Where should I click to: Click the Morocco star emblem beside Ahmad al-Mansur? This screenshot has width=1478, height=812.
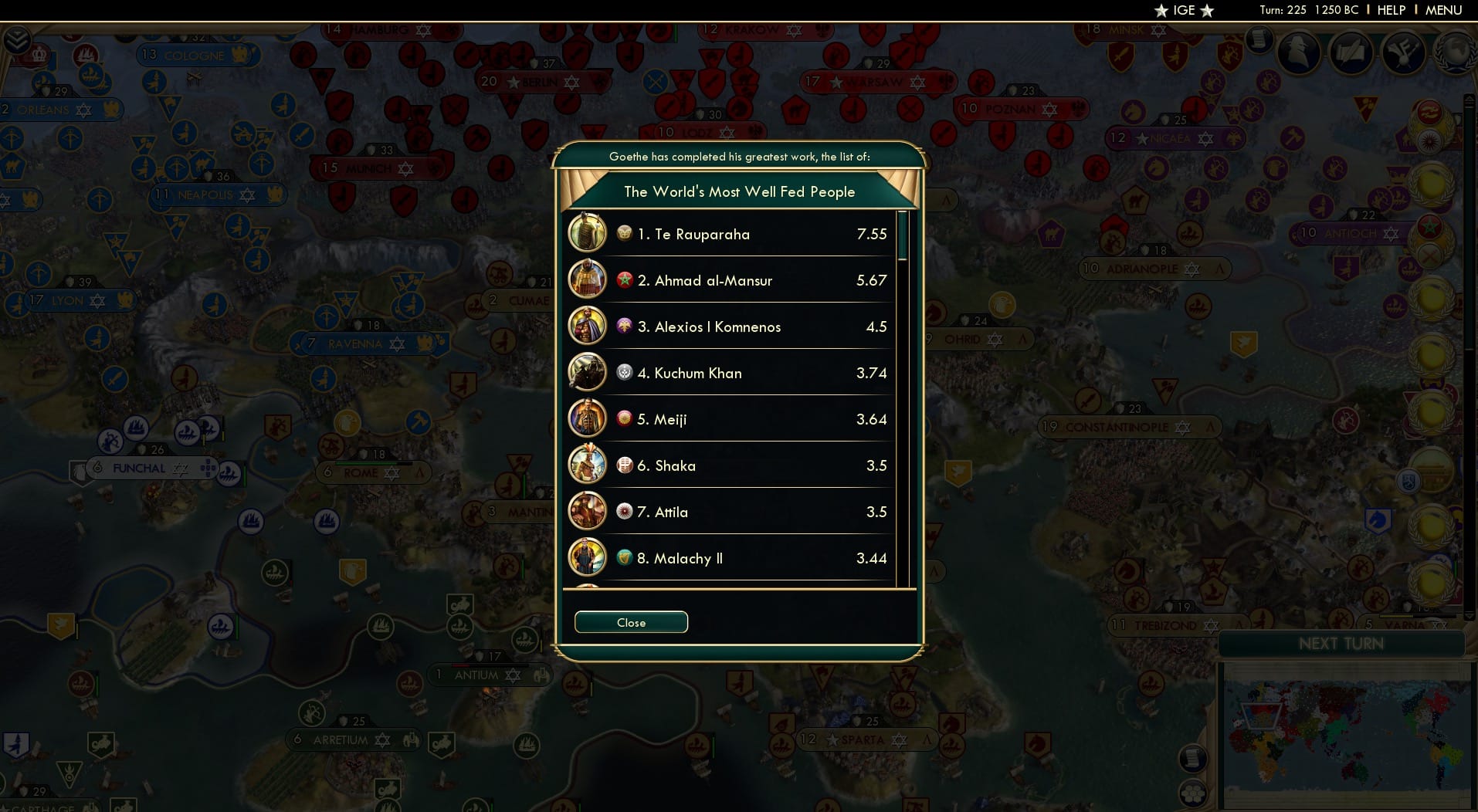624,279
